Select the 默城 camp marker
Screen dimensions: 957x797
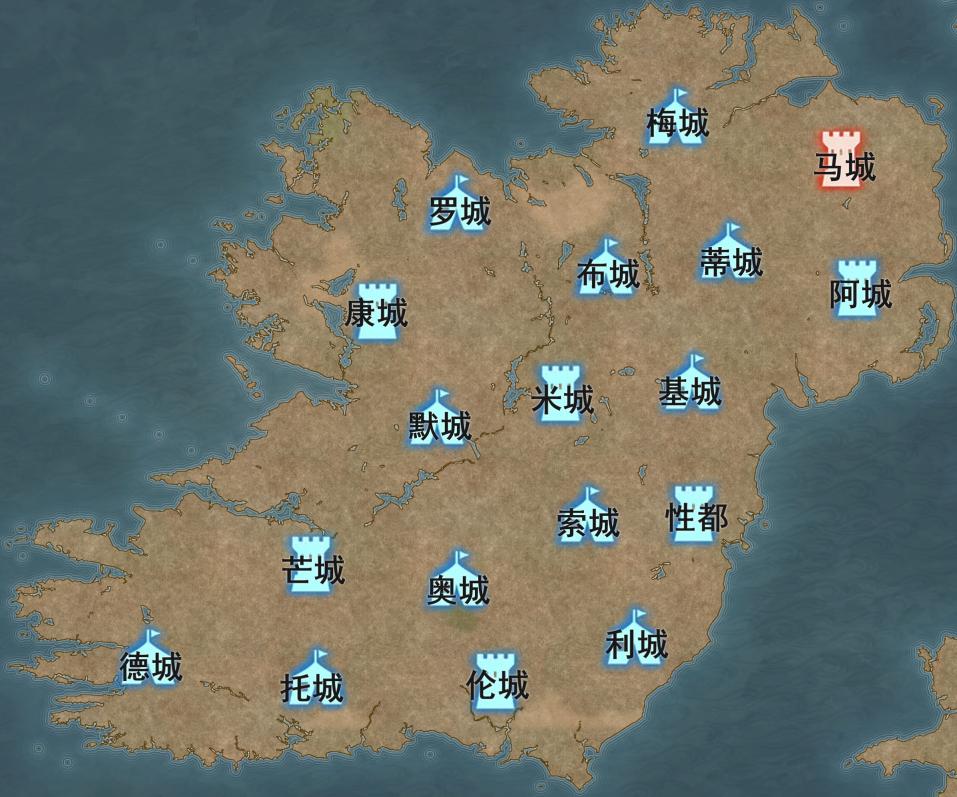(439, 418)
